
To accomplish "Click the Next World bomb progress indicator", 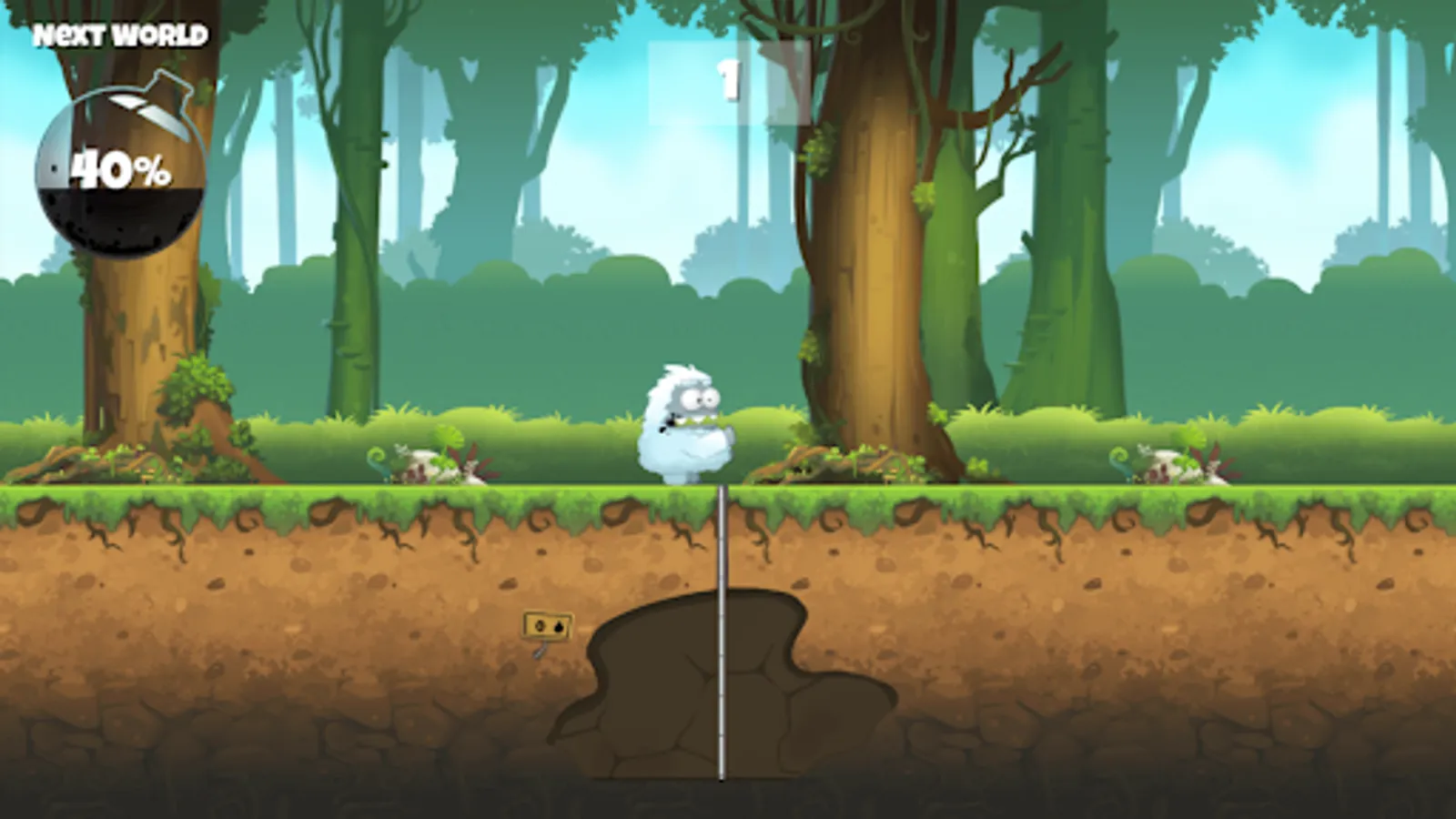I will (x=120, y=171).
